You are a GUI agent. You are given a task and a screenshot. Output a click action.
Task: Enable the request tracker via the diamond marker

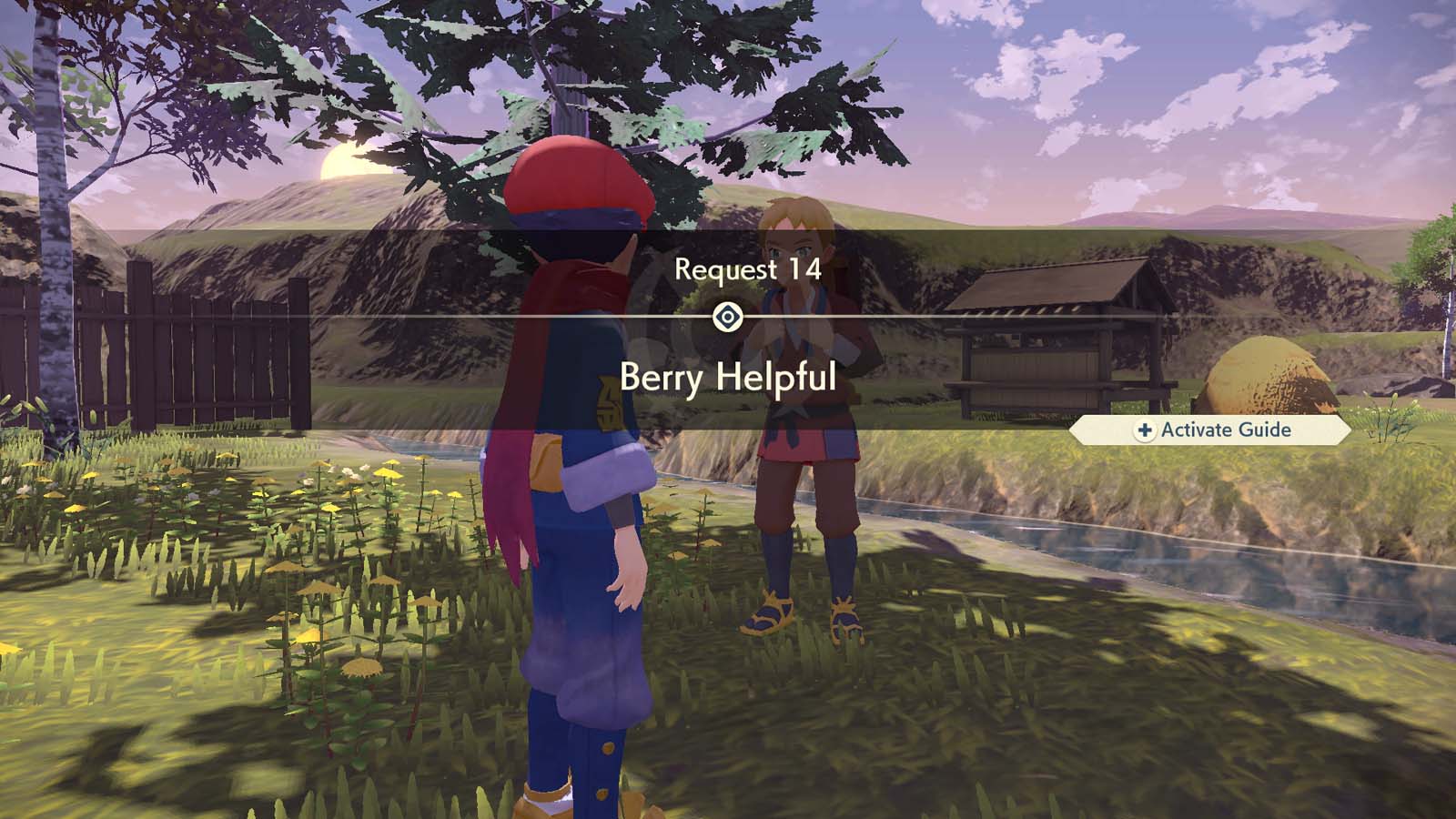pyautogui.click(x=728, y=314)
